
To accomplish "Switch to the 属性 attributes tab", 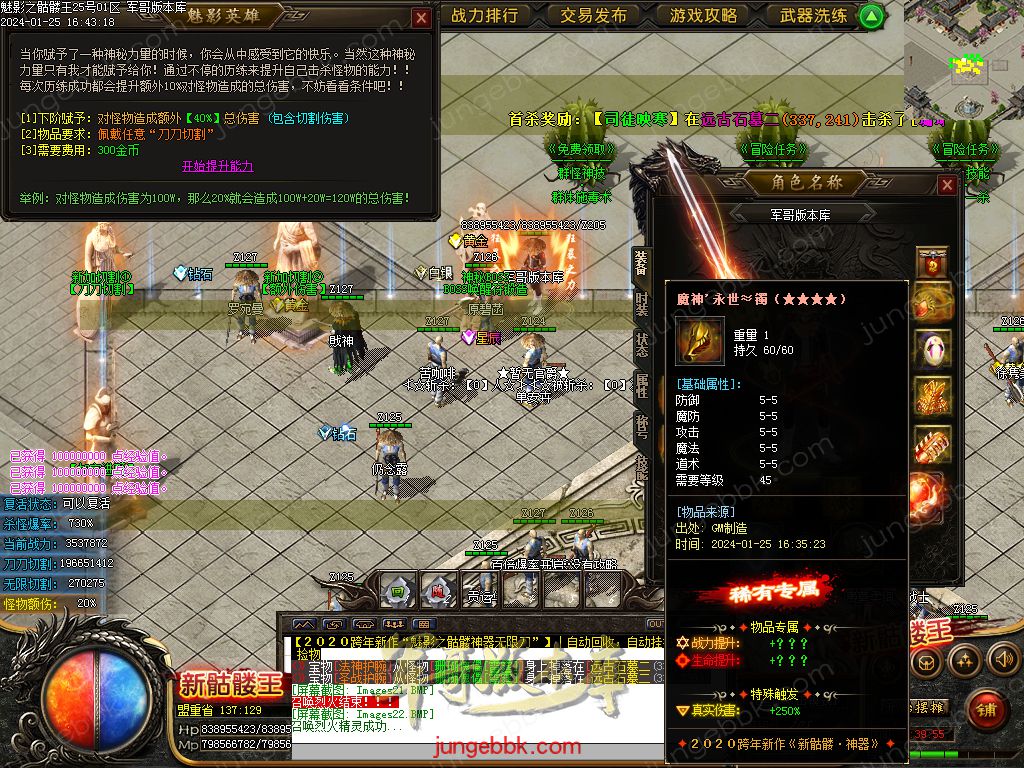I will tap(641, 386).
